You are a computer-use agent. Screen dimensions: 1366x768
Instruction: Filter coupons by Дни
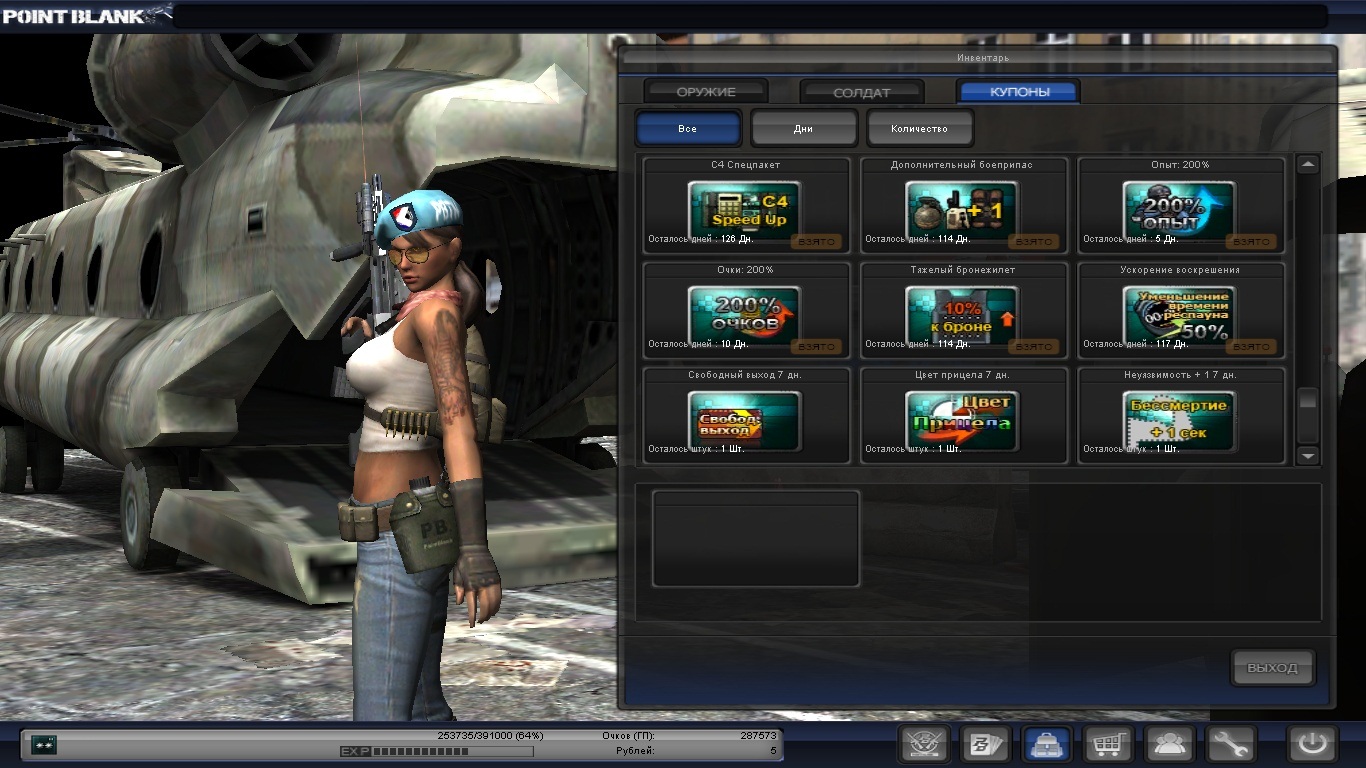click(804, 128)
